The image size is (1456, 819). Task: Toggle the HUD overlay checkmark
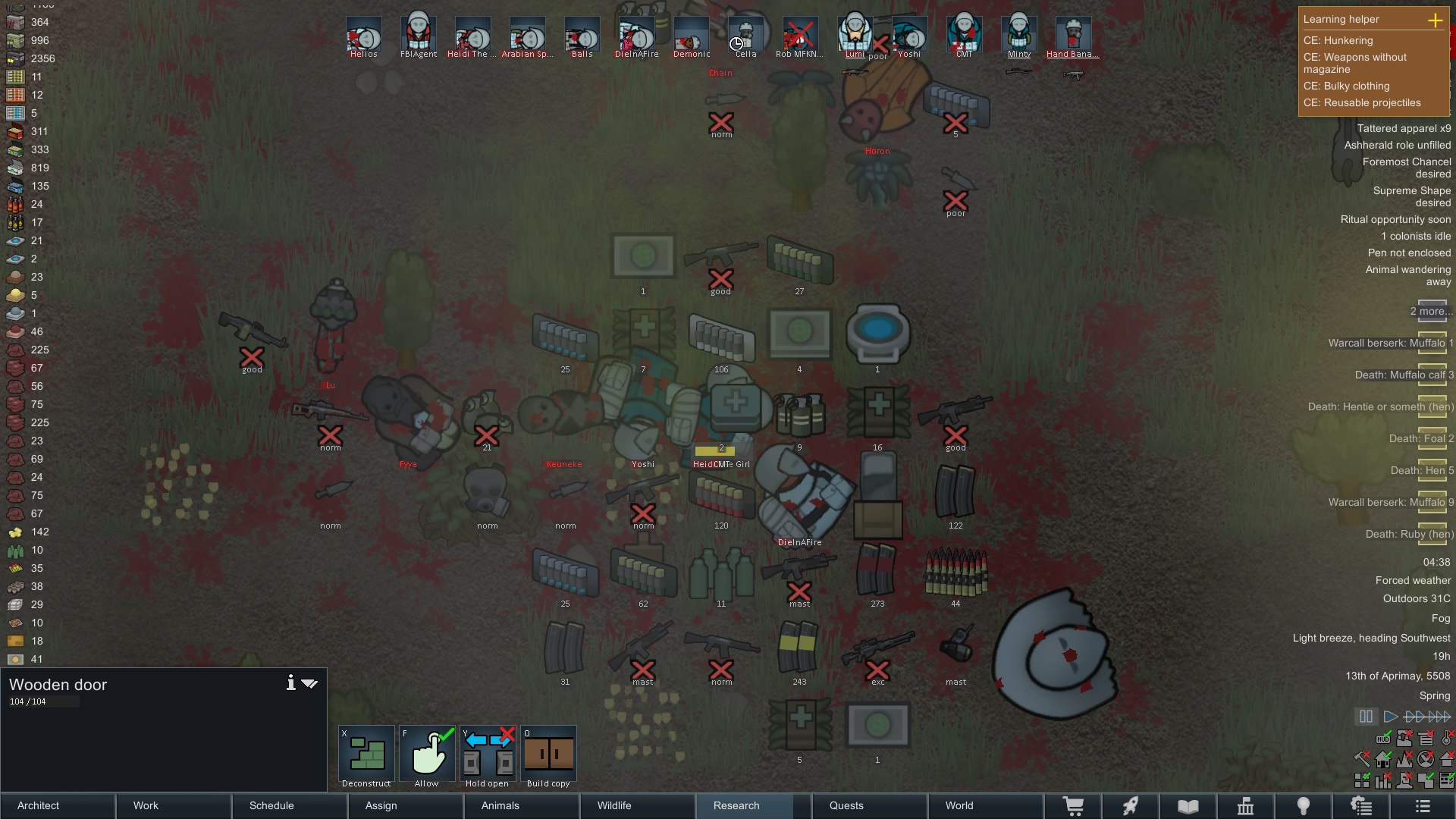[x=1383, y=739]
